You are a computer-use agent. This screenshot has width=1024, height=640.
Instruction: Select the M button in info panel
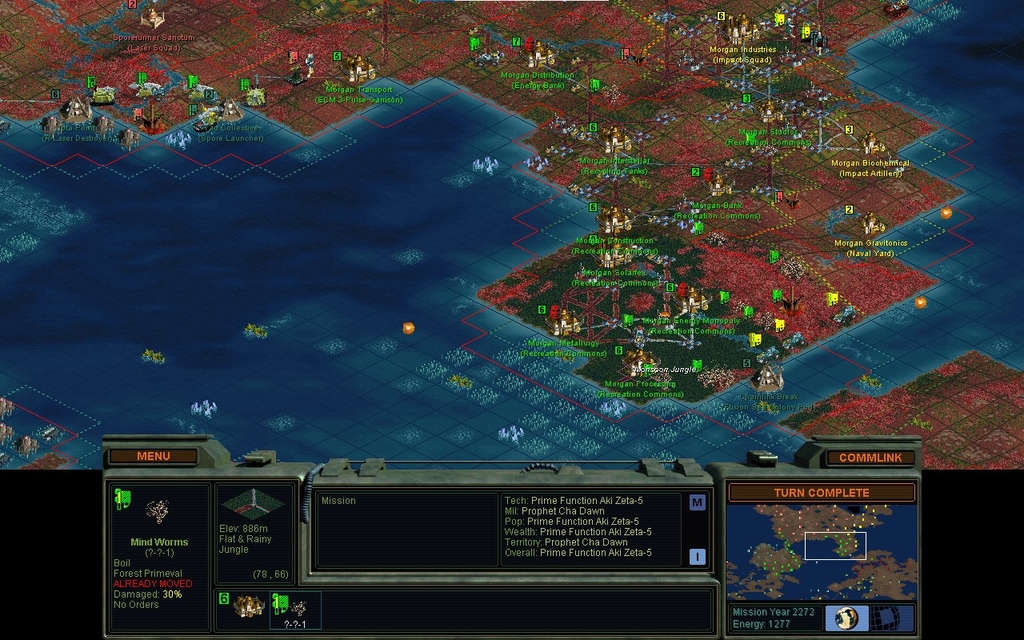(x=697, y=503)
